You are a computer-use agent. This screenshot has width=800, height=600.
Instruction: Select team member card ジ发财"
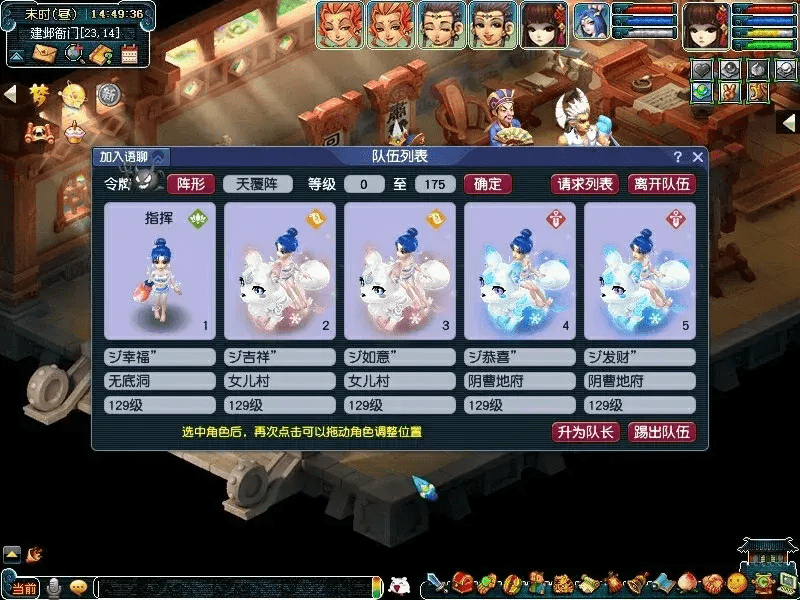click(640, 270)
